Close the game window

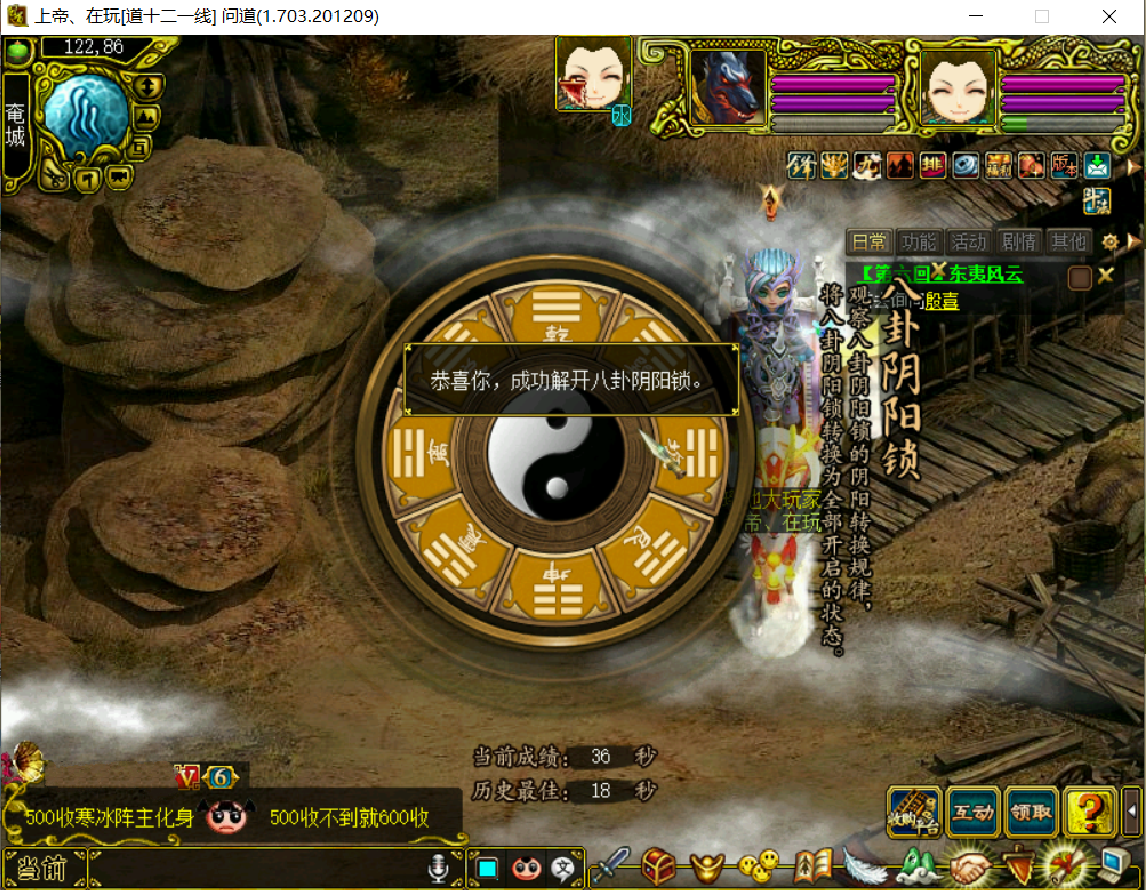click(x=1109, y=17)
